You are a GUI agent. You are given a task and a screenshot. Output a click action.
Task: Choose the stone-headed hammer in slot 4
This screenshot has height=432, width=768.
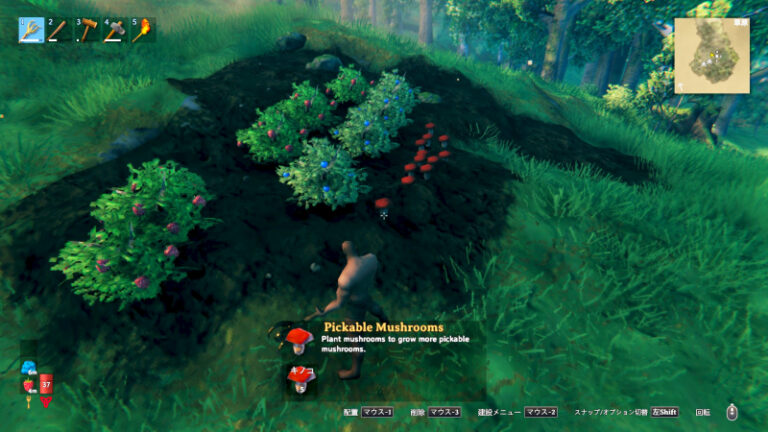[115, 30]
